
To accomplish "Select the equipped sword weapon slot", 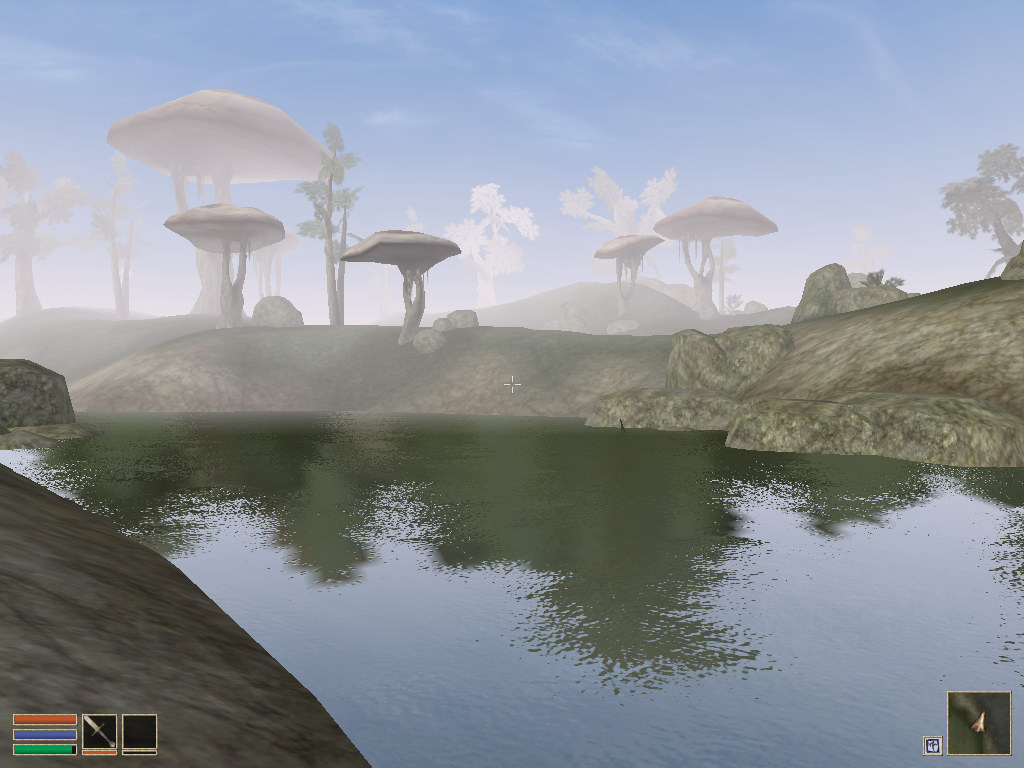I will click(99, 732).
